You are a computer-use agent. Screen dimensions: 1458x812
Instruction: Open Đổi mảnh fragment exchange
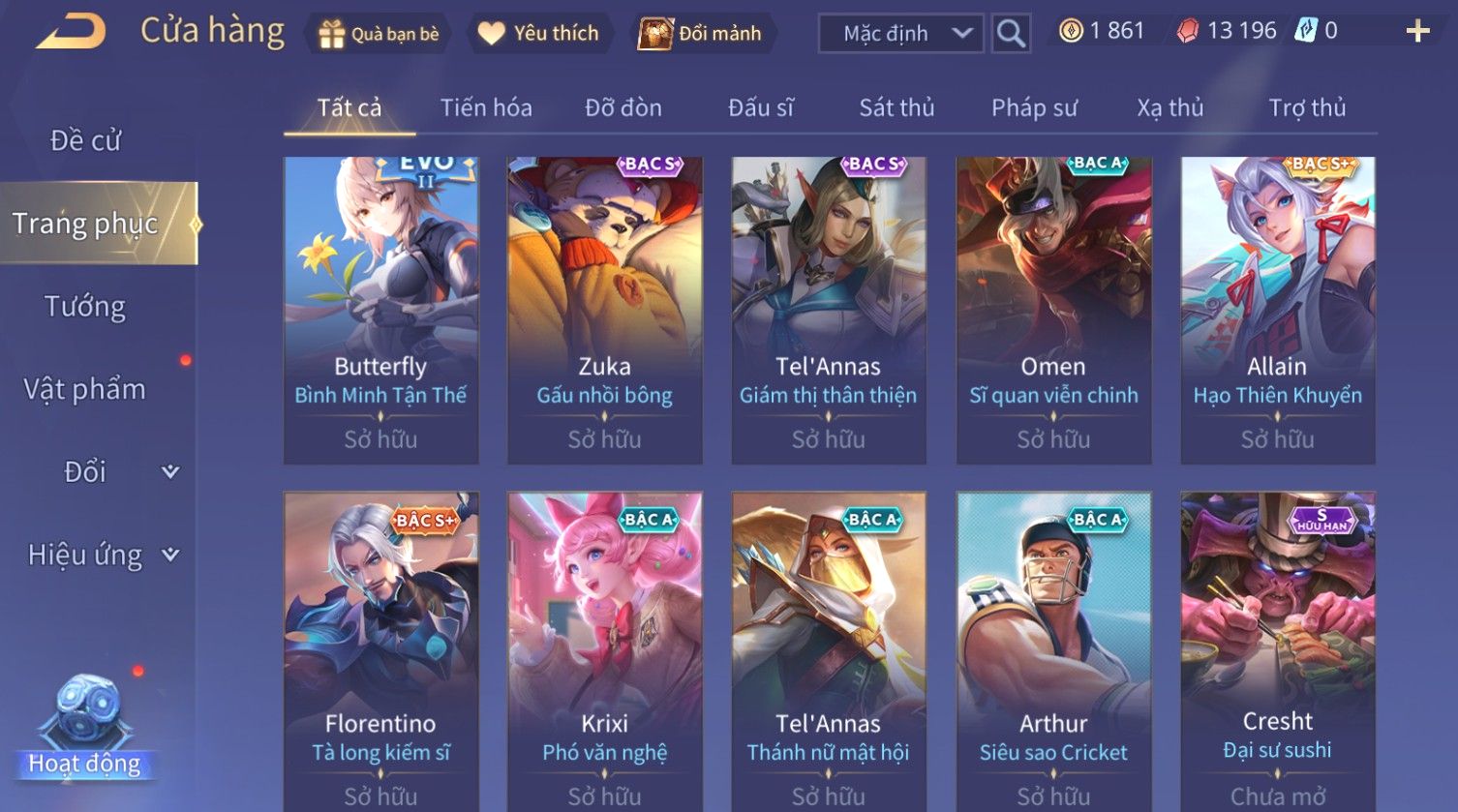[x=701, y=34]
